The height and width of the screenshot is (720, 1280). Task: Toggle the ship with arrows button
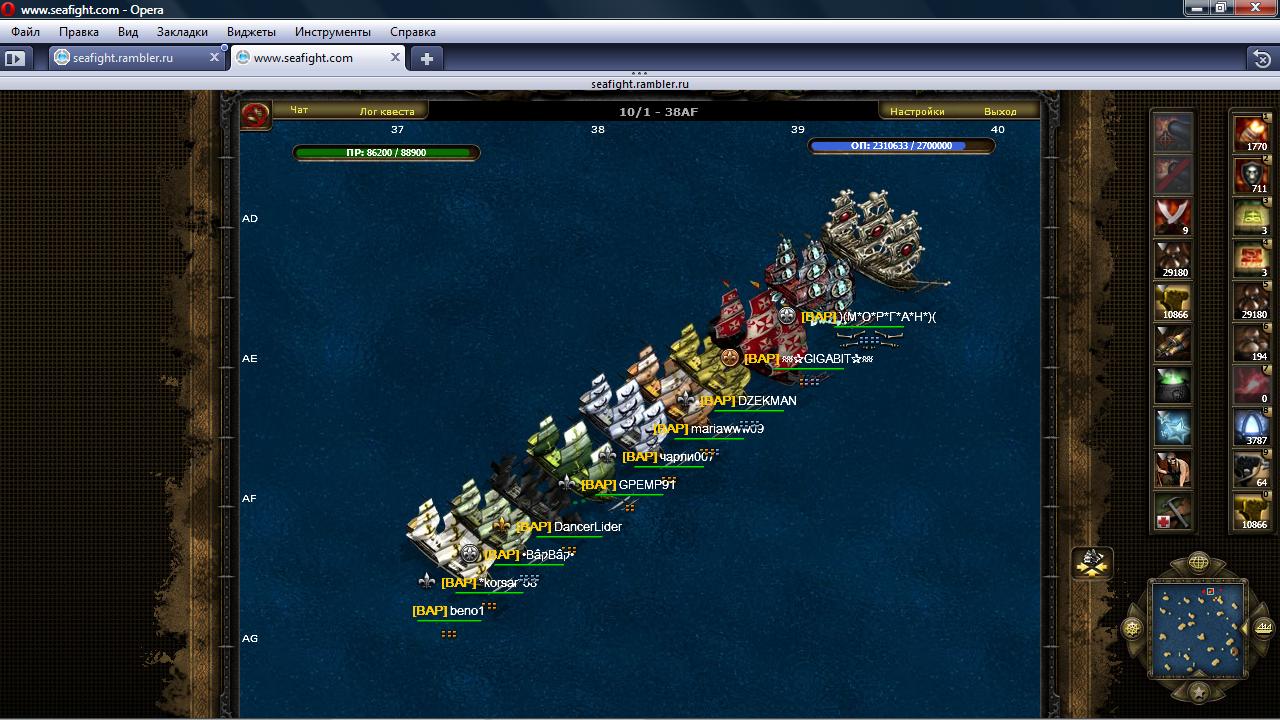click(x=1092, y=563)
